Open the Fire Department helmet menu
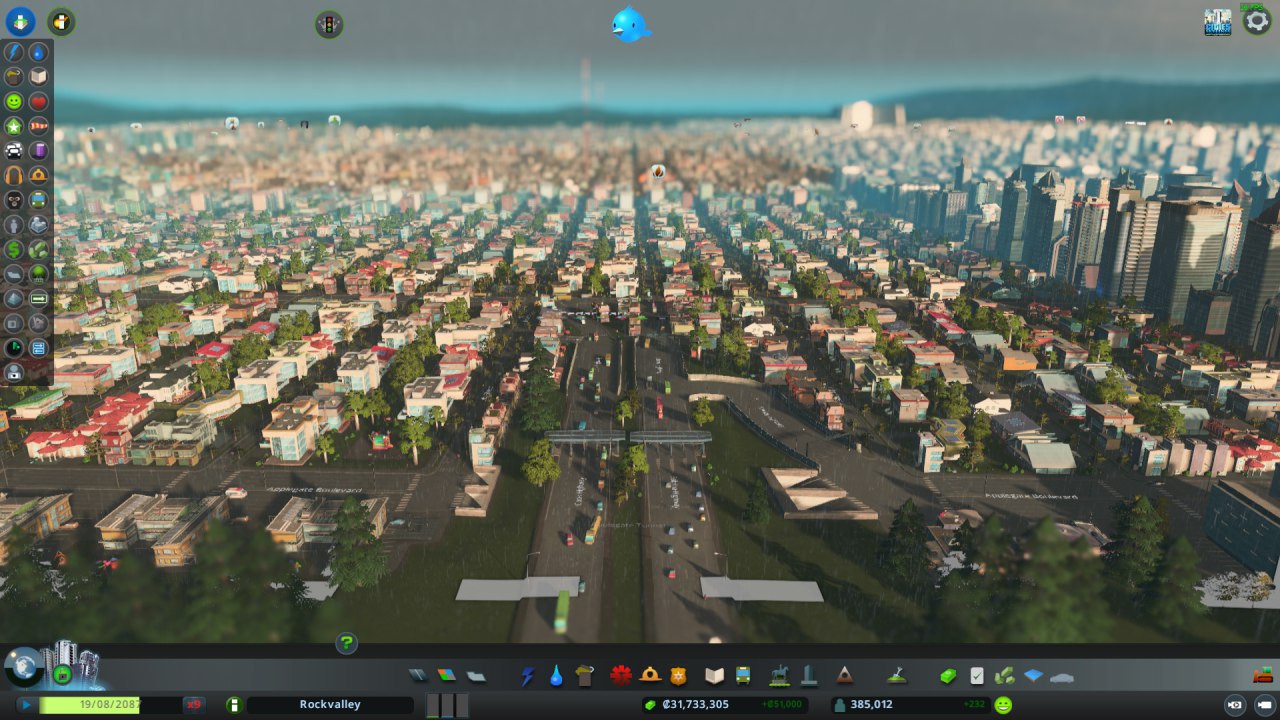This screenshot has width=1280, height=720. (x=650, y=676)
